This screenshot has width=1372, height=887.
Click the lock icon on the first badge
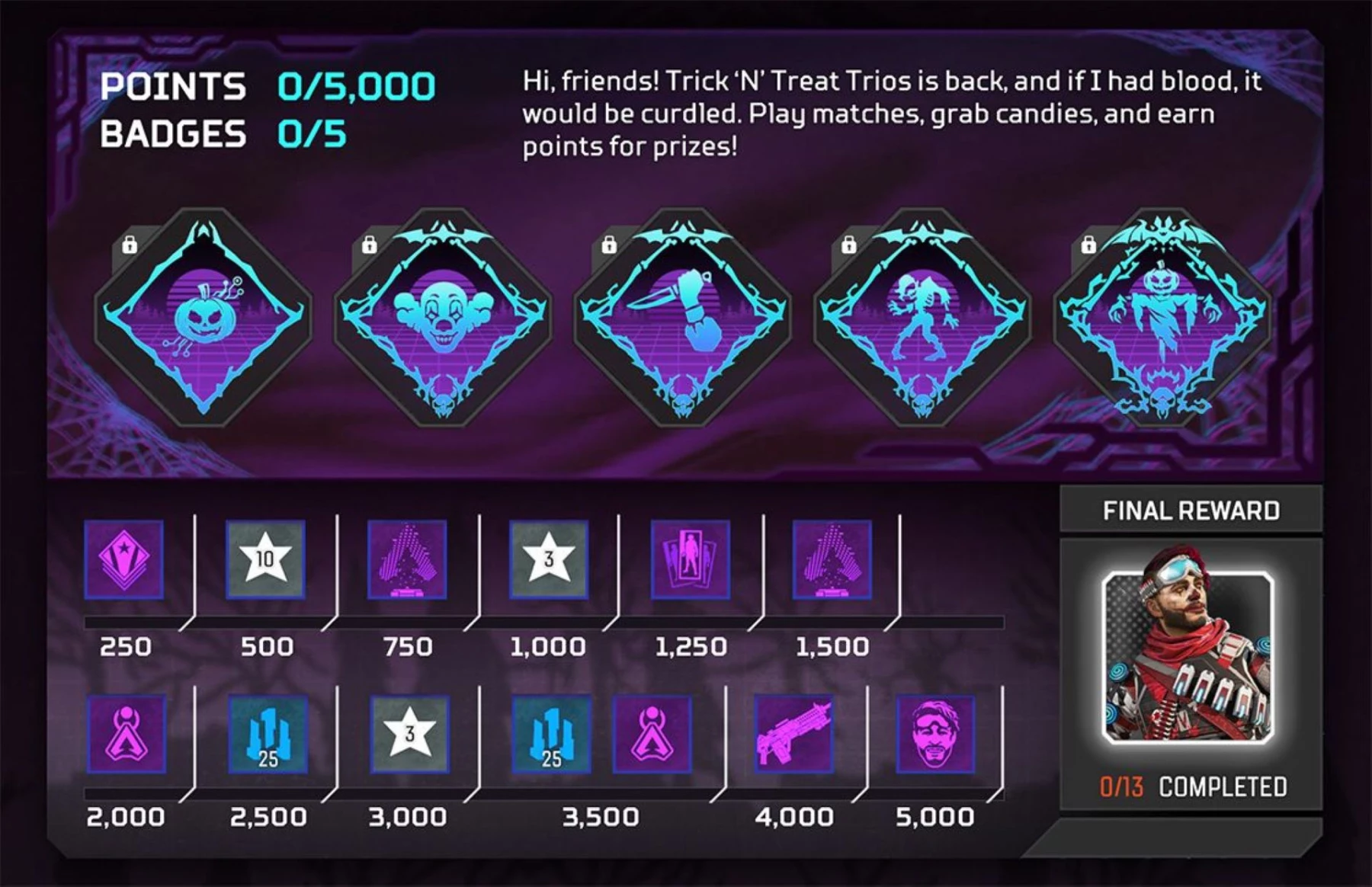[131, 245]
